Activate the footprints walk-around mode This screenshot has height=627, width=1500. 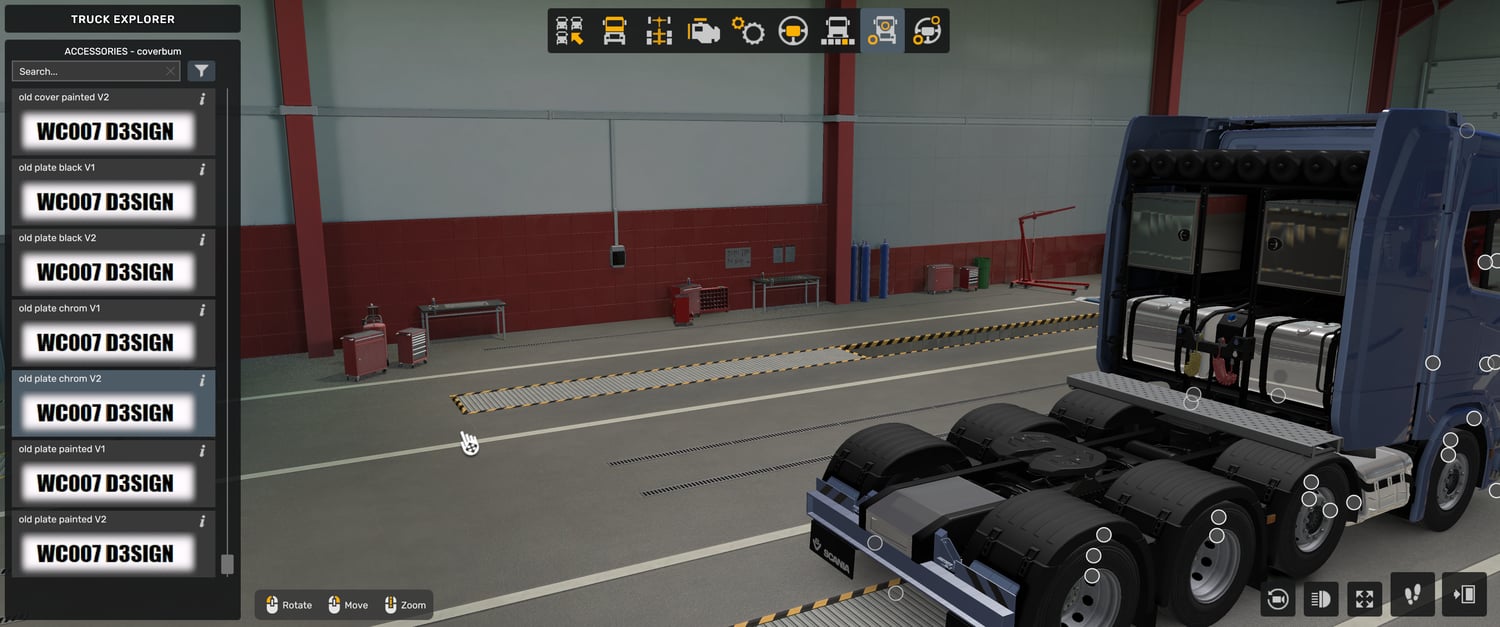(x=1412, y=595)
